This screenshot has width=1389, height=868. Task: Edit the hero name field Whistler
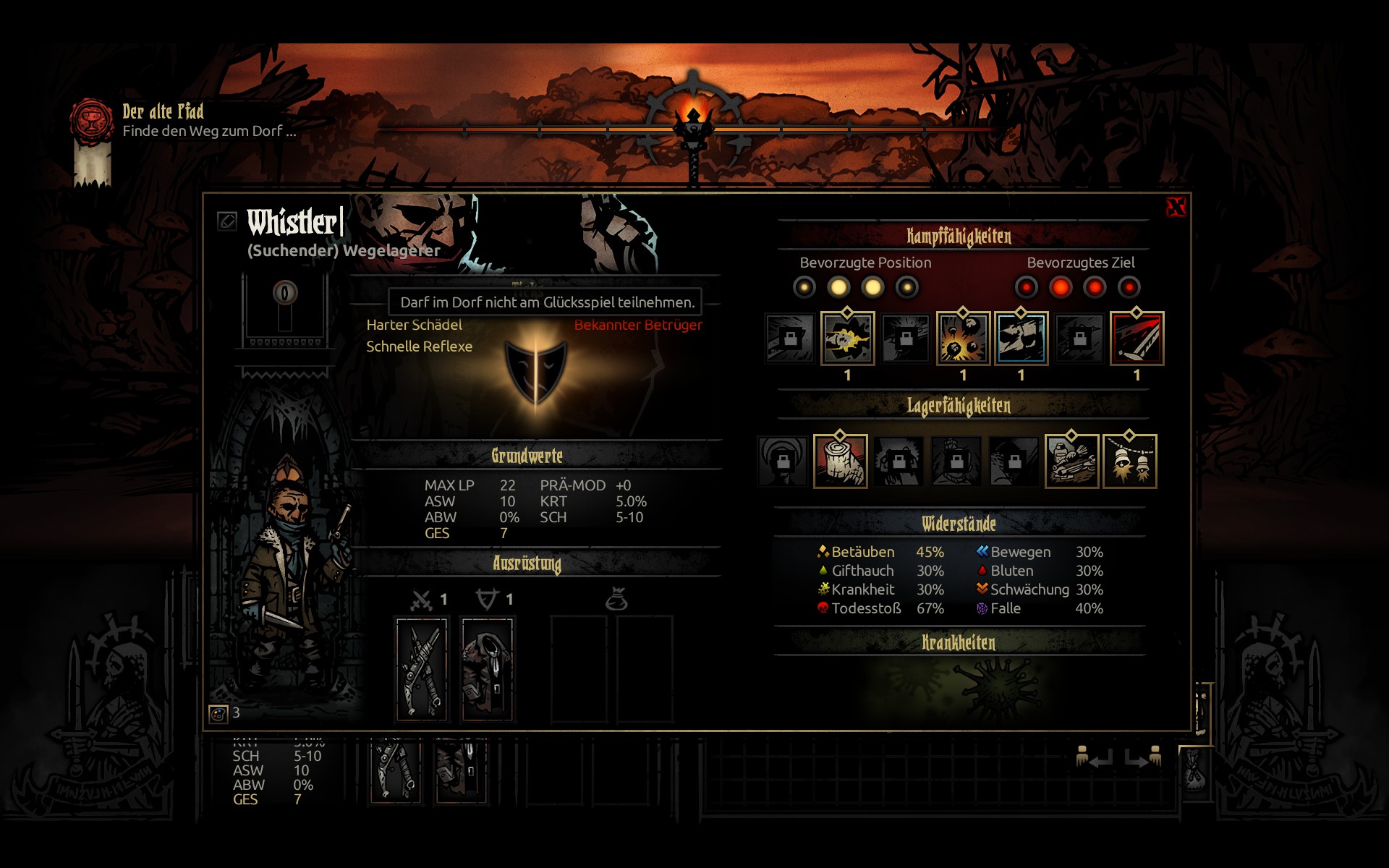292,222
